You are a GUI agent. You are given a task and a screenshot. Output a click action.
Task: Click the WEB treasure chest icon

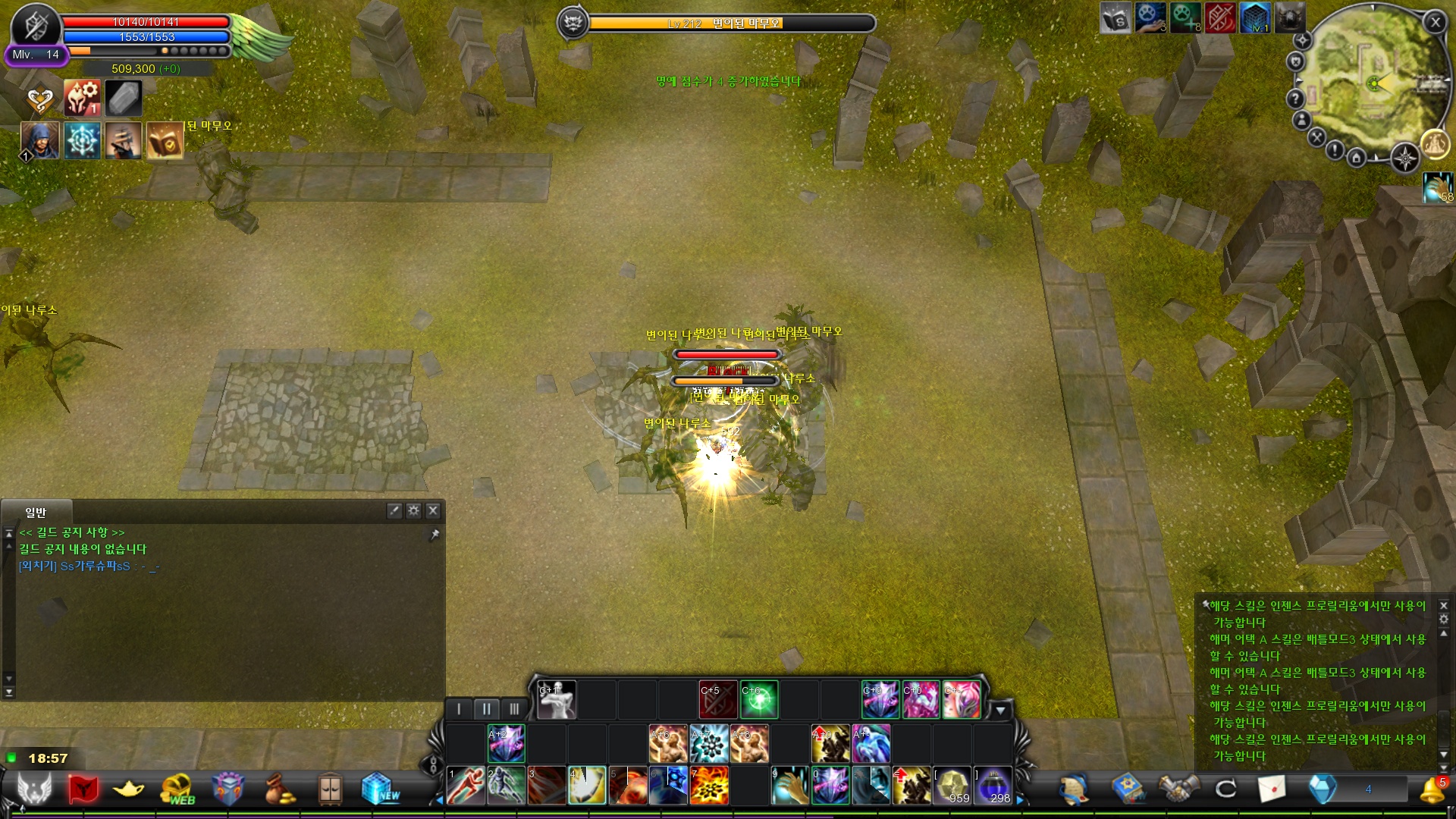click(178, 789)
